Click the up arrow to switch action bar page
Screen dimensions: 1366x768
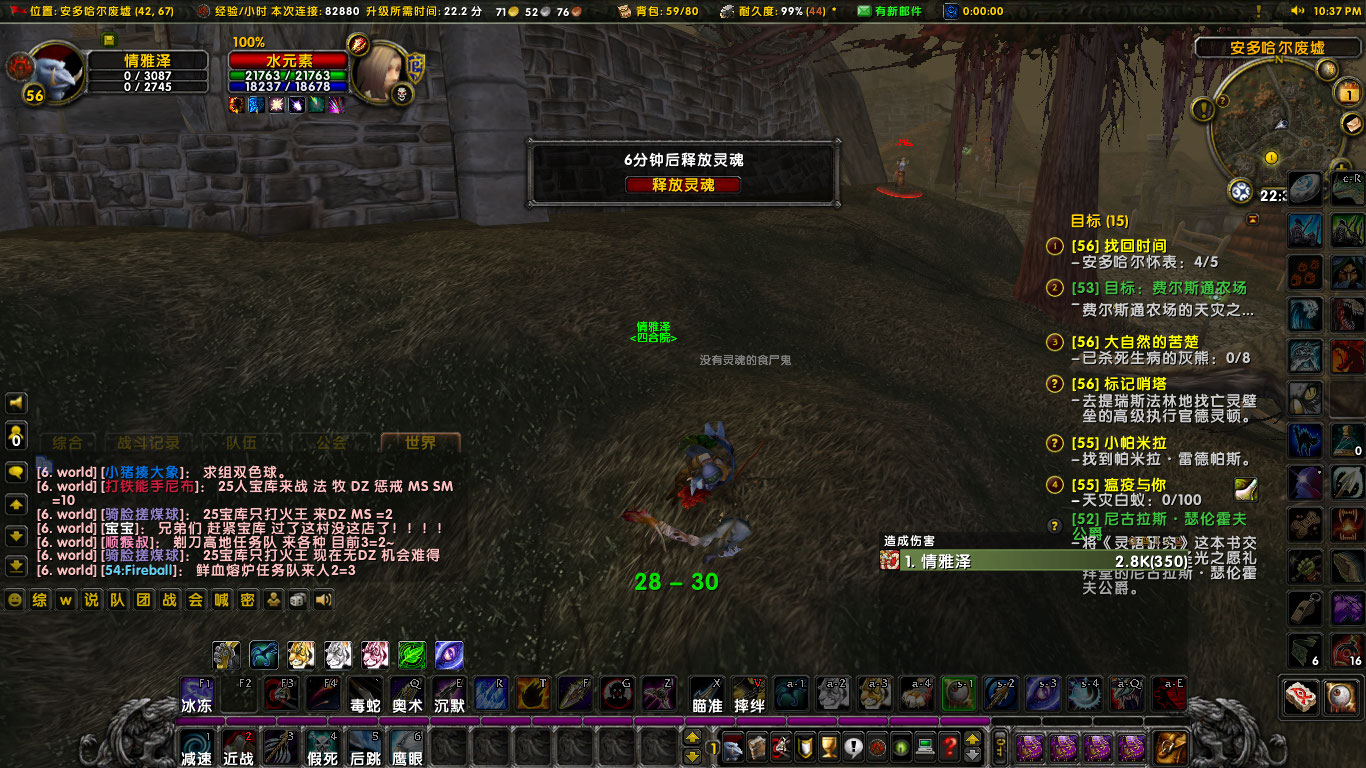[x=693, y=739]
